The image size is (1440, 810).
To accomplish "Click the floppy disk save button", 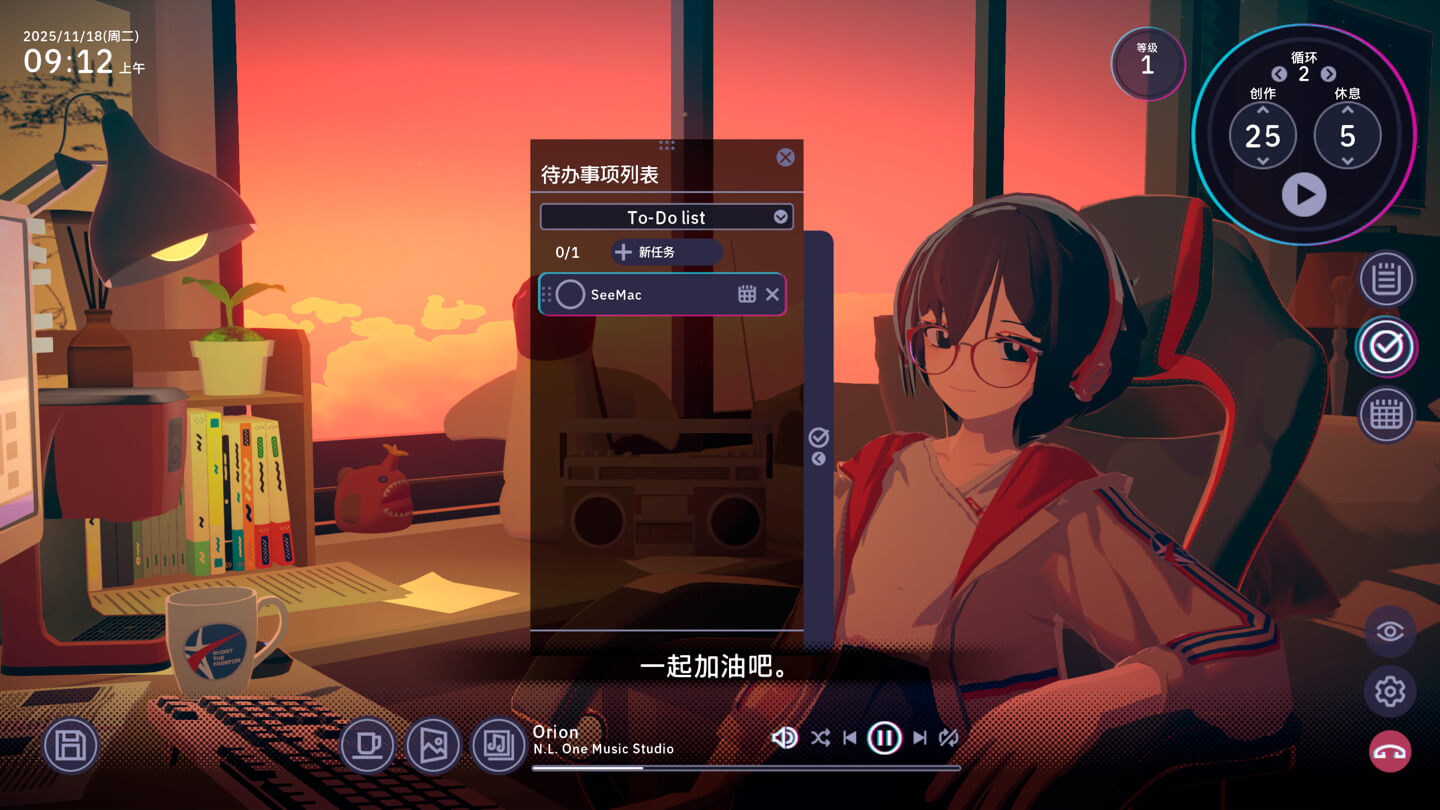I will [71, 745].
